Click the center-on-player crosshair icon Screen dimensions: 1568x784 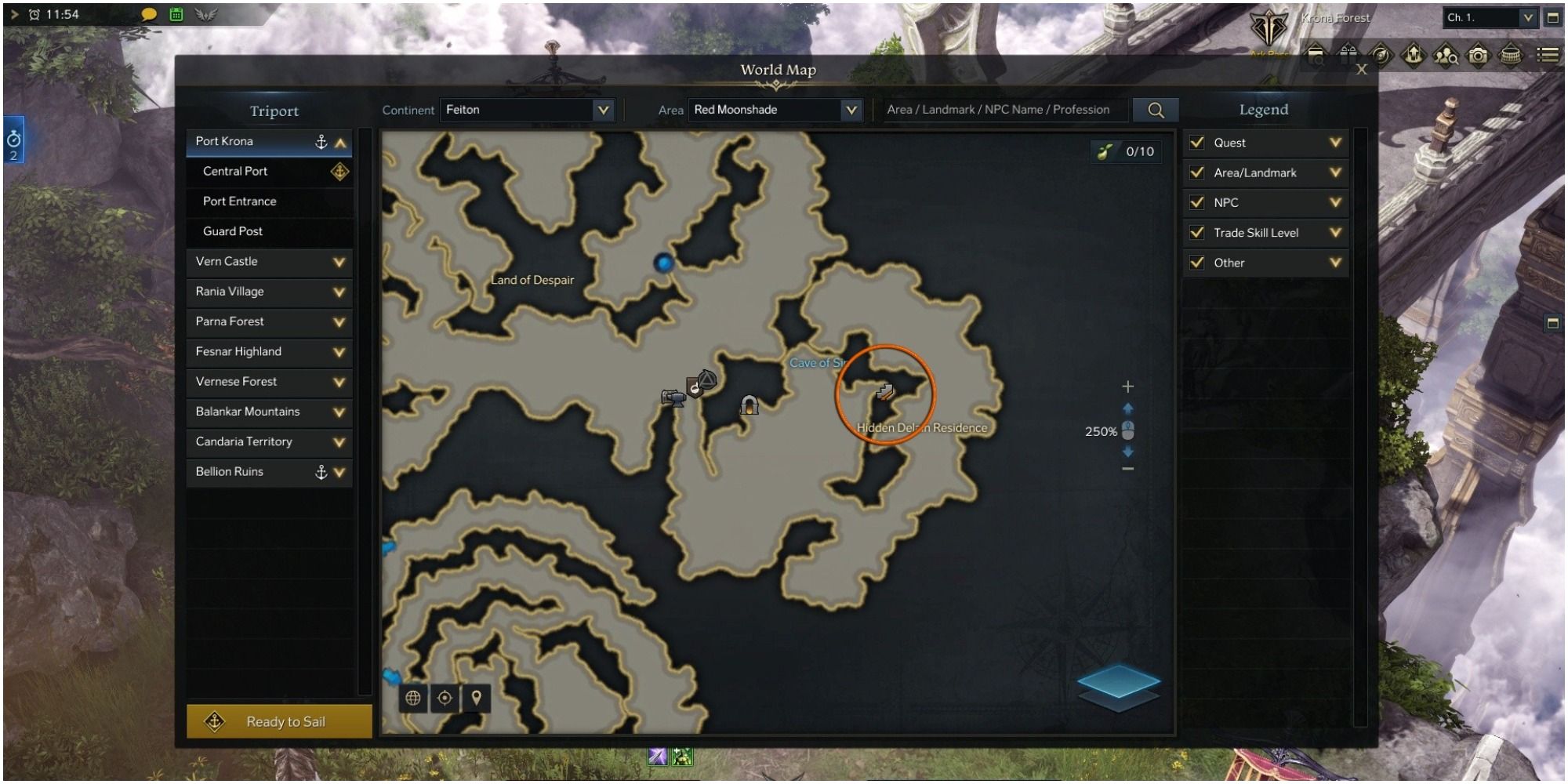[445, 698]
